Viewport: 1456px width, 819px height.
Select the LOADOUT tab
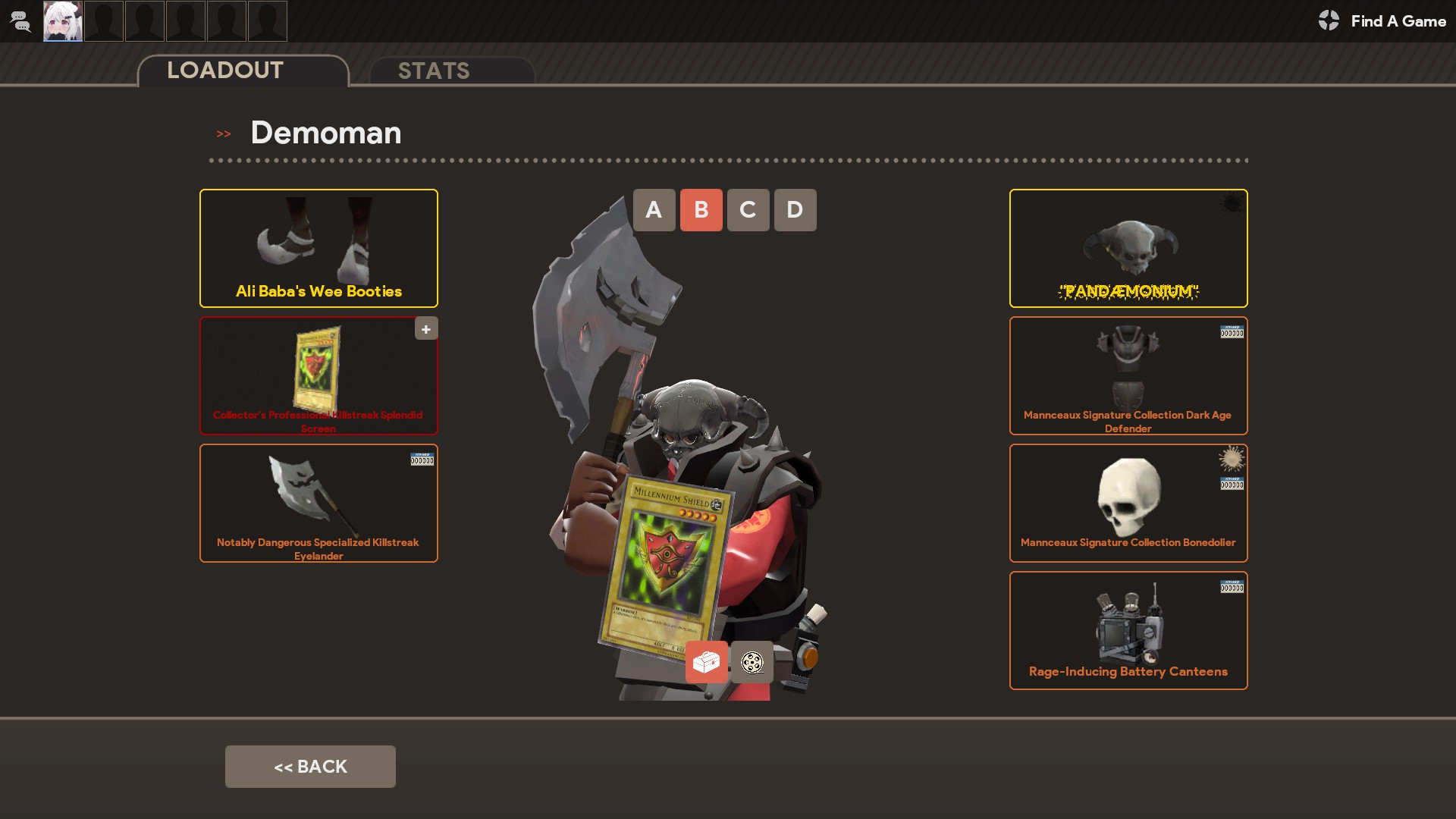click(x=224, y=71)
